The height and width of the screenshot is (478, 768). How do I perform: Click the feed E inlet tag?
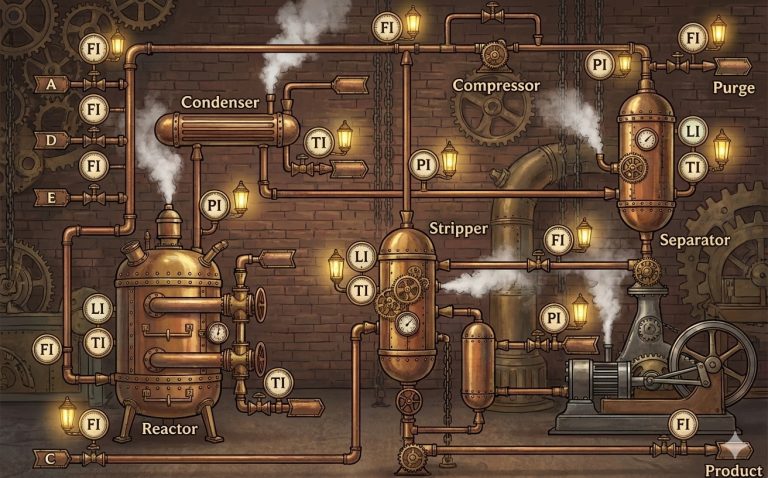(x=51, y=197)
